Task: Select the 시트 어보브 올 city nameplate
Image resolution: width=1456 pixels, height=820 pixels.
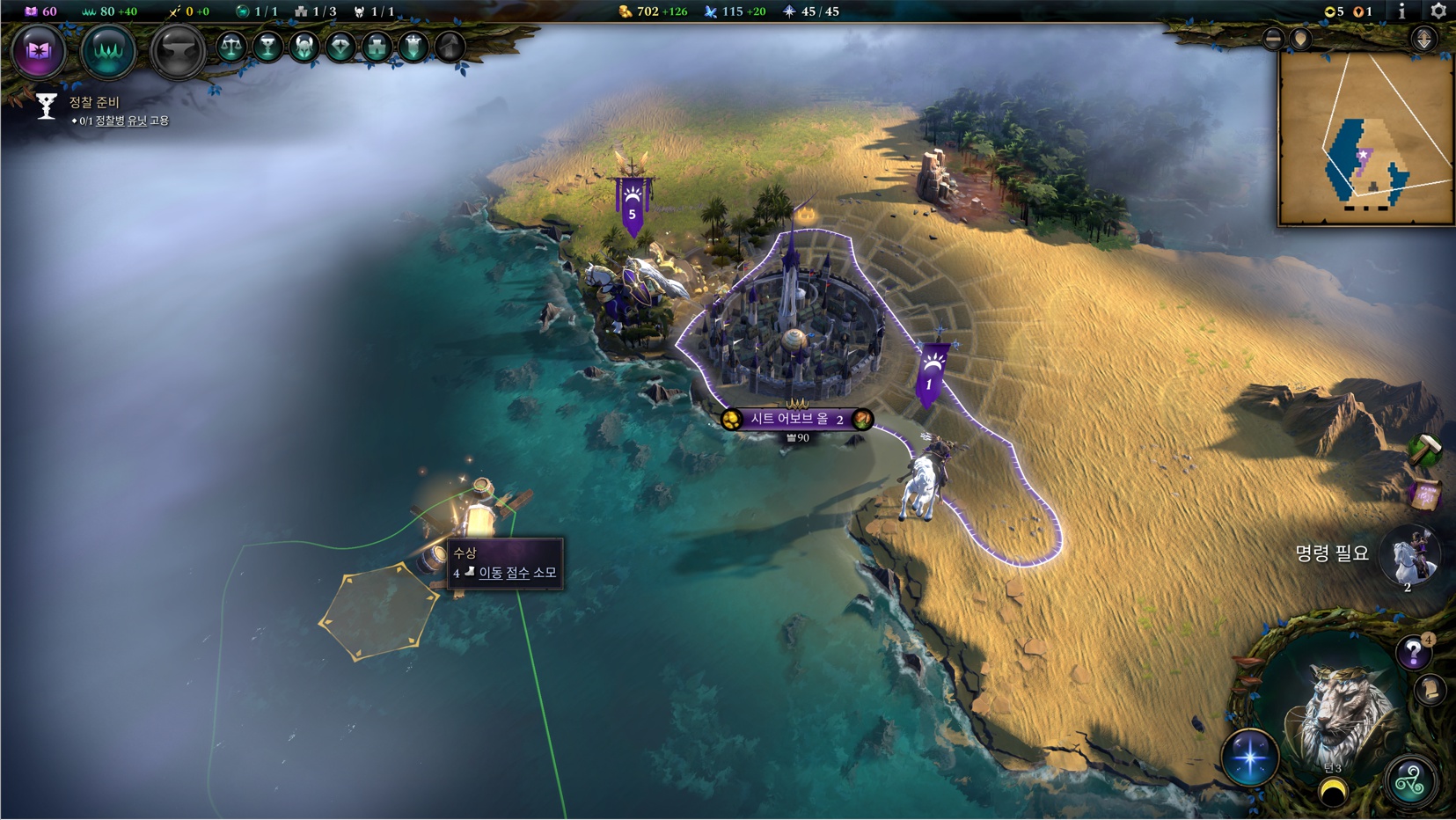Action: [x=796, y=420]
